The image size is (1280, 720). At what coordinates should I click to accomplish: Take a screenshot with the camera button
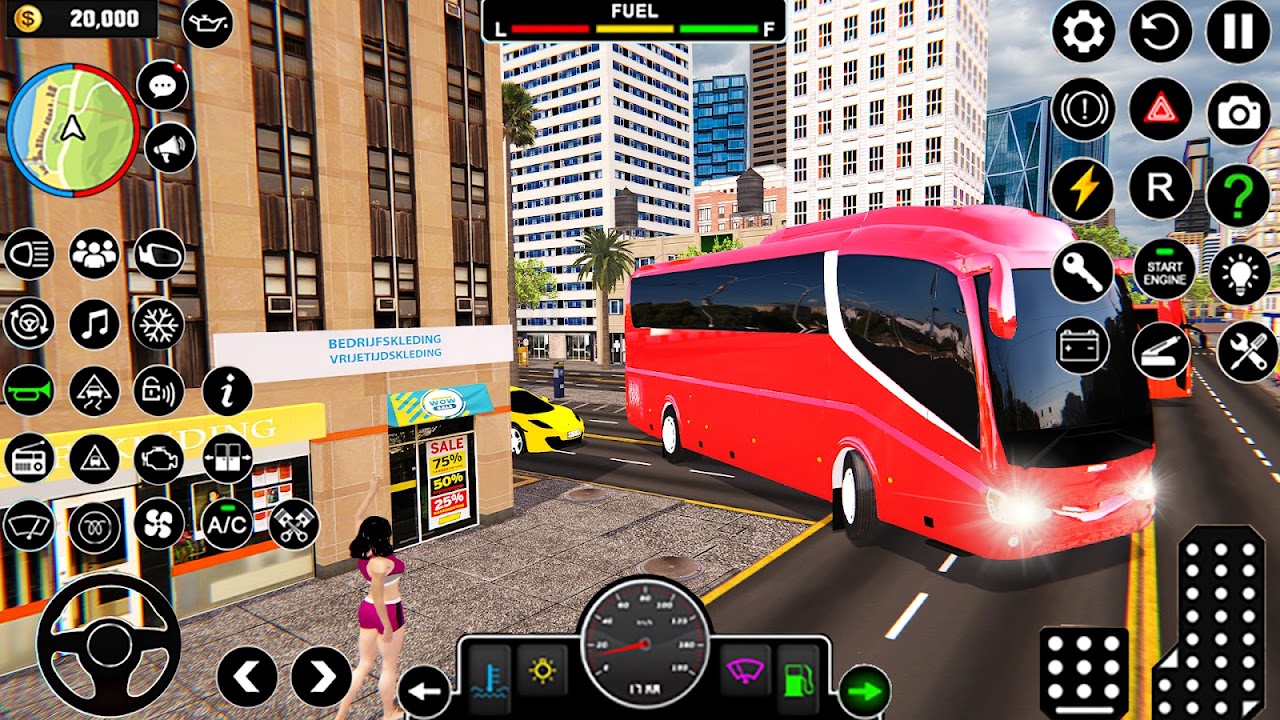pyautogui.click(x=1238, y=113)
